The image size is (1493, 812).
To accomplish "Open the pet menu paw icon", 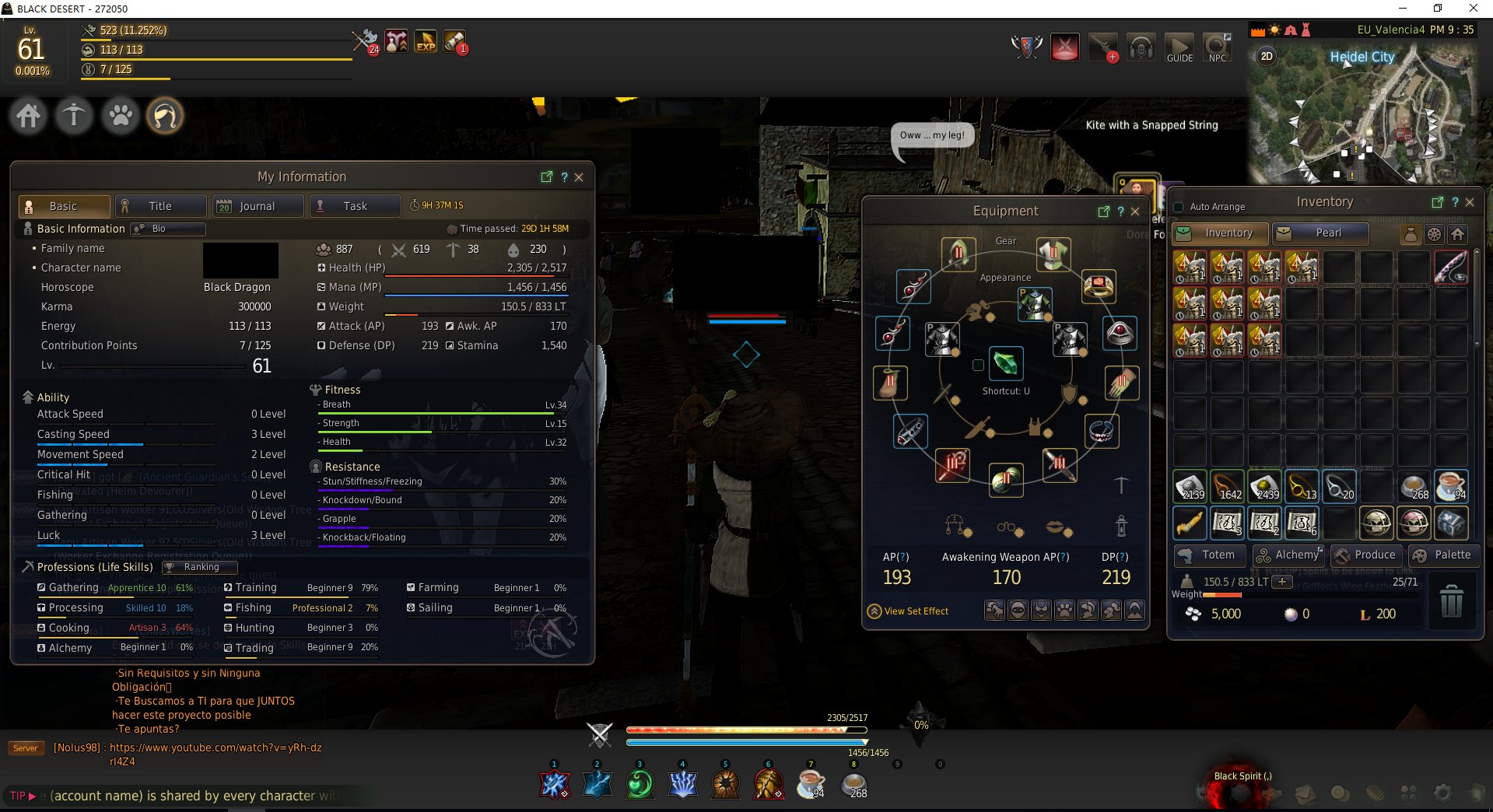I will (x=120, y=115).
